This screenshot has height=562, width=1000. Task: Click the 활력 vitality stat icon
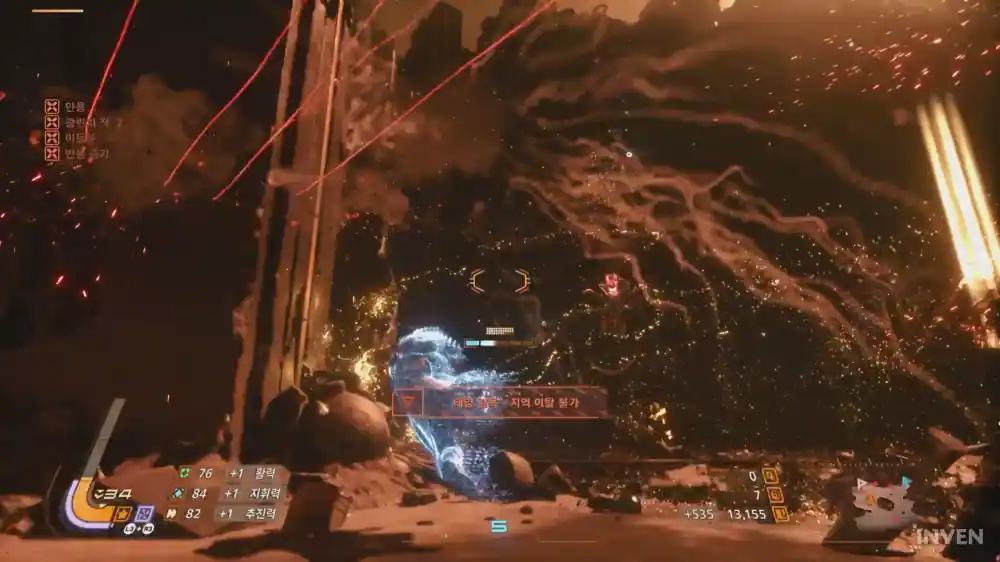pos(184,473)
